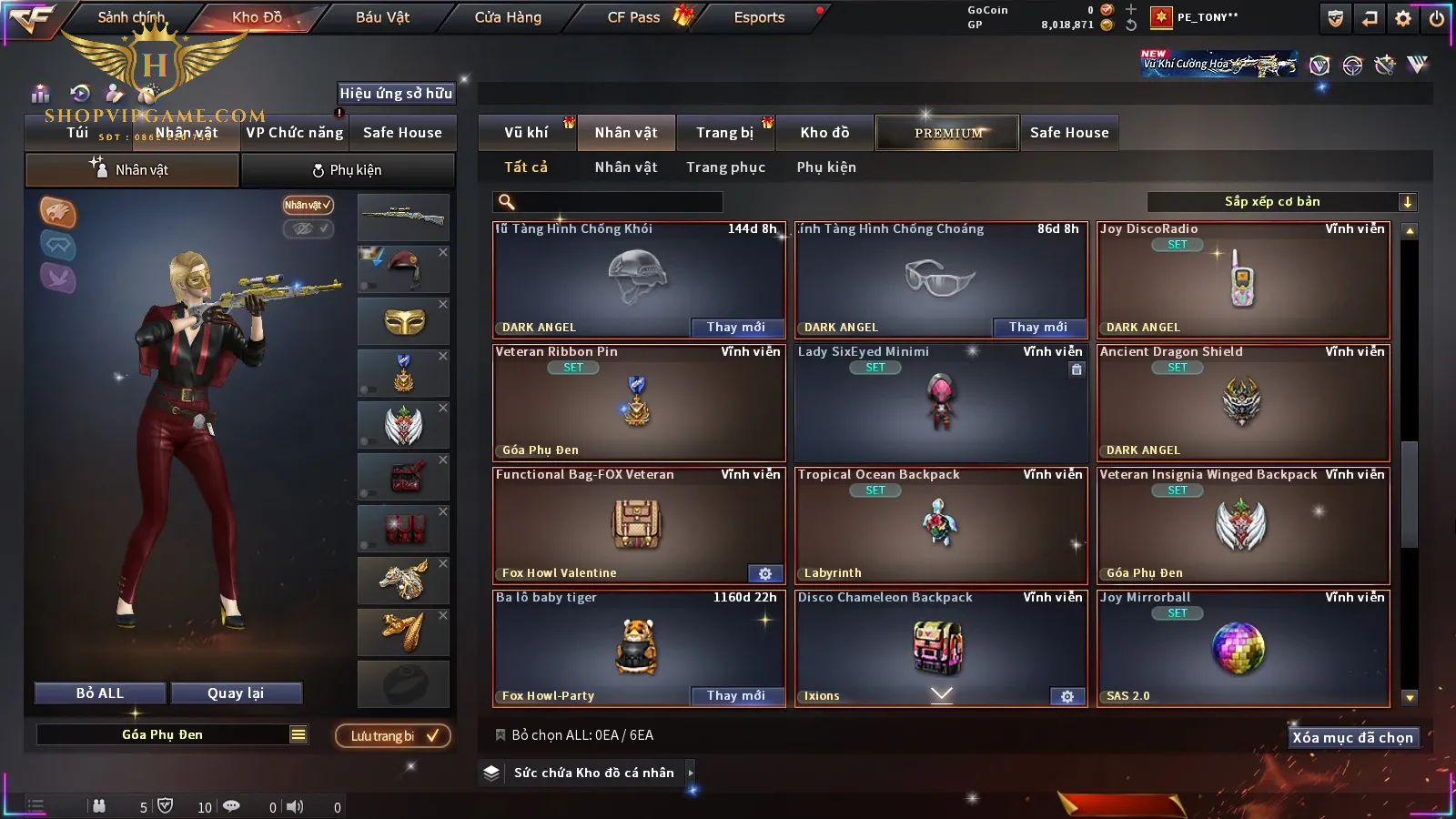
Task: Go to the Cửa Hàng shop
Action: (x=508, y=17)
